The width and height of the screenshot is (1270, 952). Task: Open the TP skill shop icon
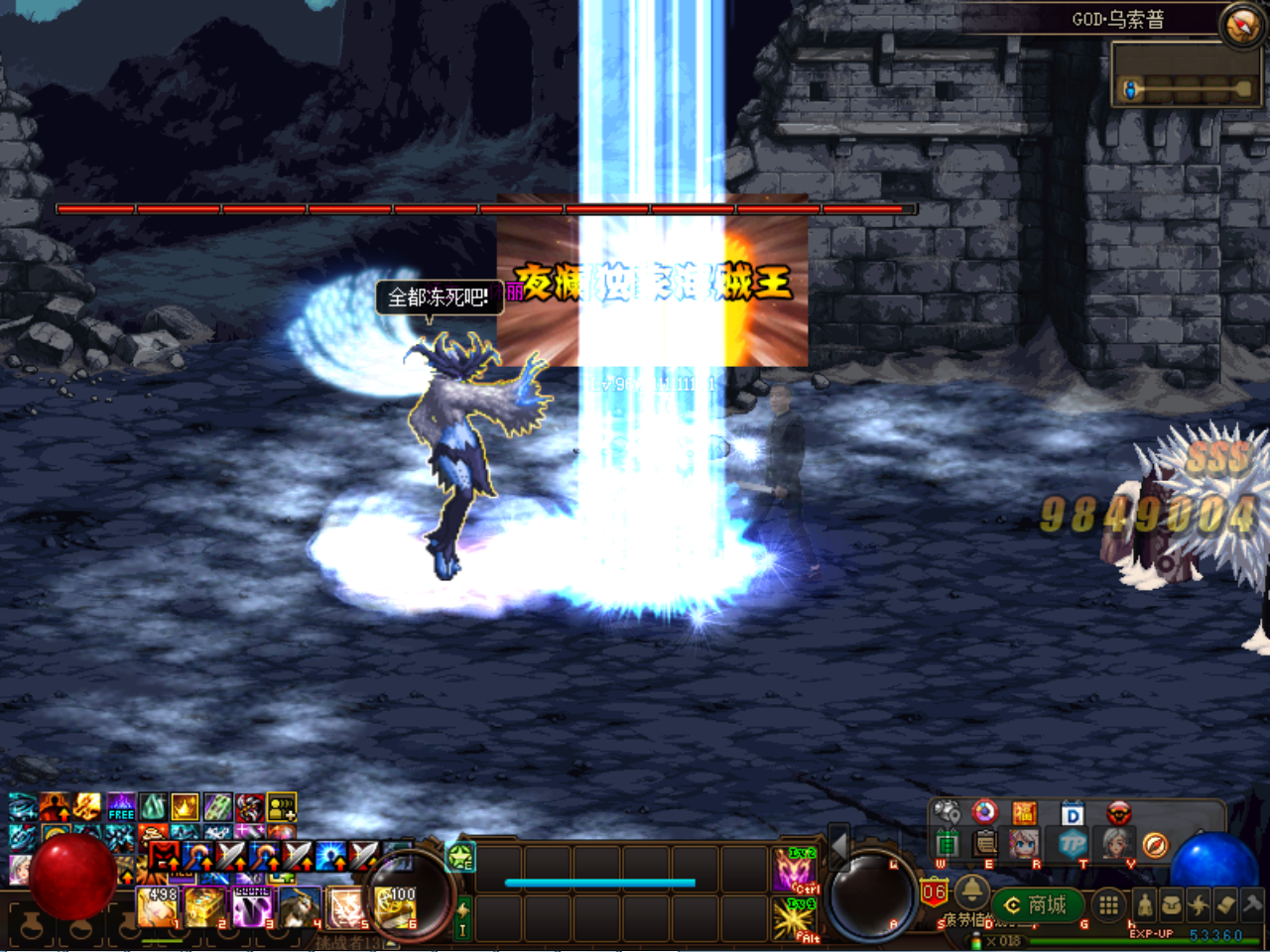(x=1075, y=845)
